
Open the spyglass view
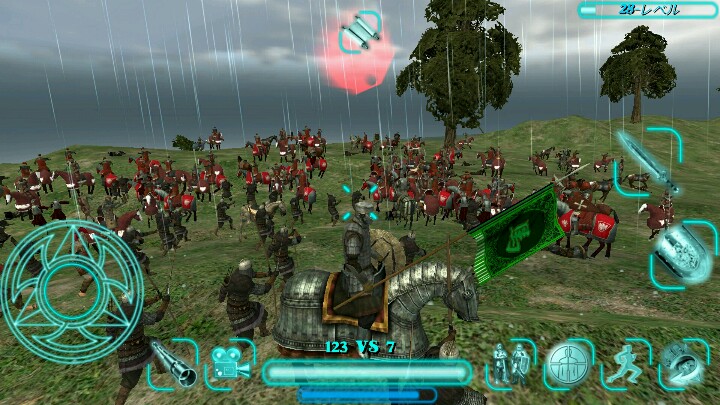[x=173, y=364]
